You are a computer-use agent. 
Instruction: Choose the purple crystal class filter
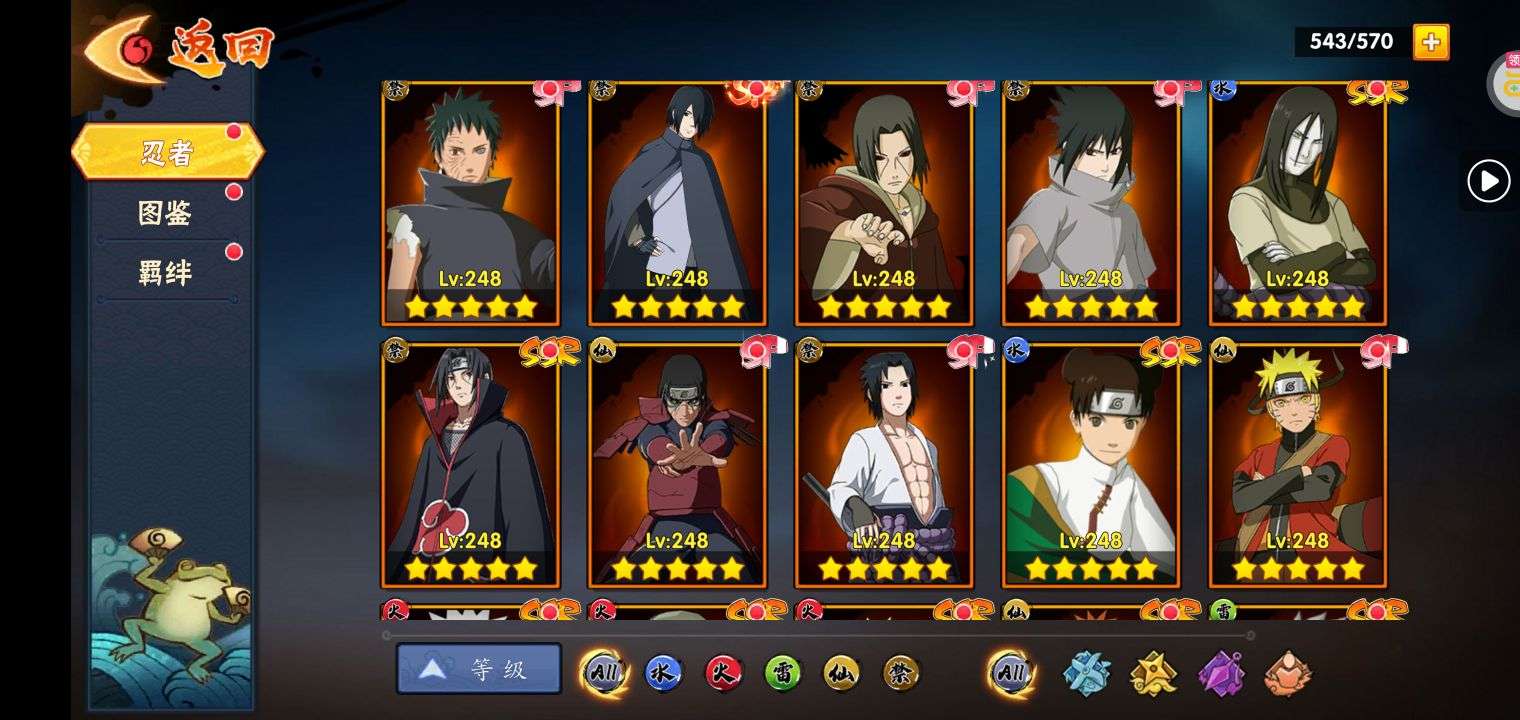pos(1220,673)
